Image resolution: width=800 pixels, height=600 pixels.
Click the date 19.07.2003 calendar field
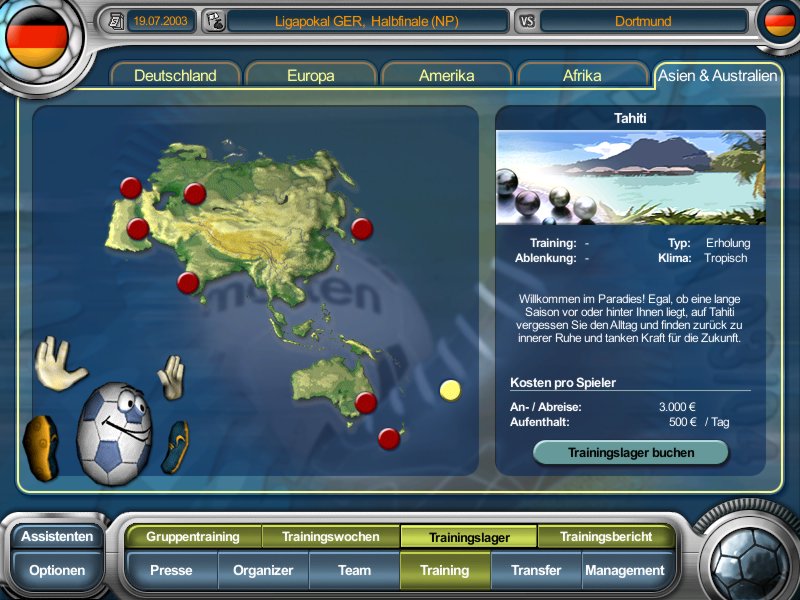pos(162,20)
